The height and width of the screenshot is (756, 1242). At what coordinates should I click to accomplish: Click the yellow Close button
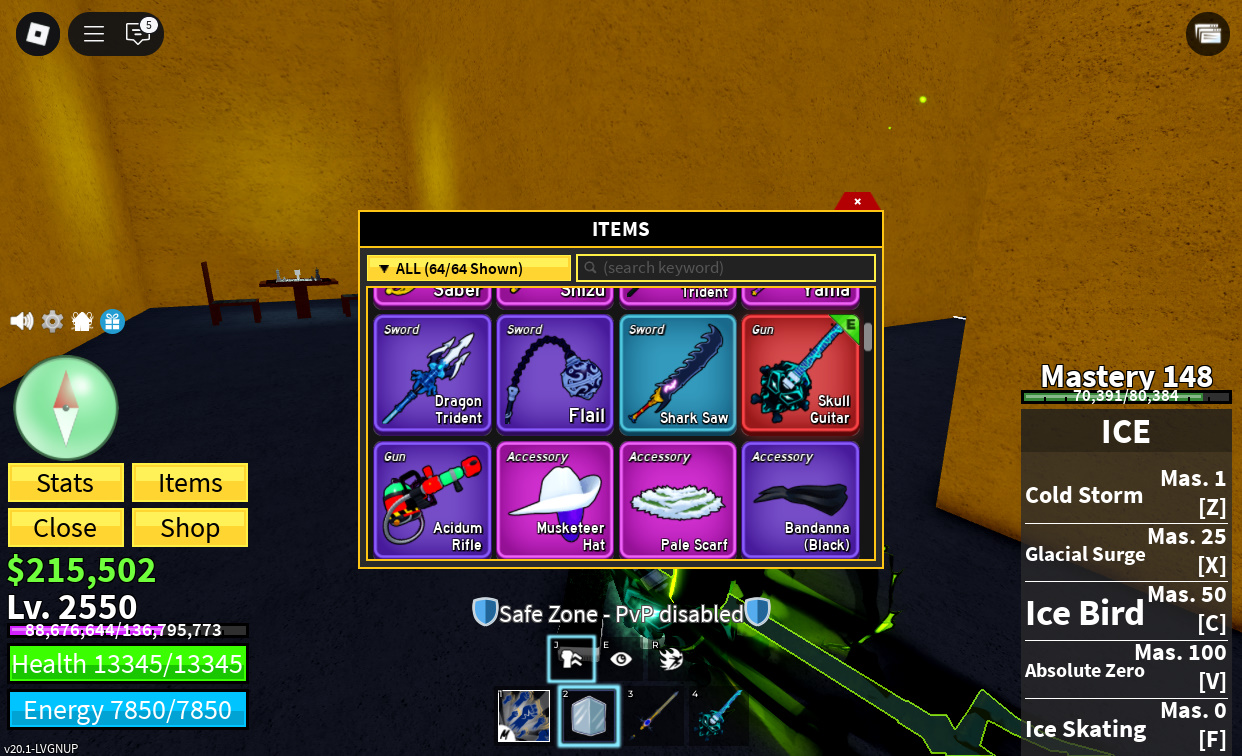click(66, 527)
